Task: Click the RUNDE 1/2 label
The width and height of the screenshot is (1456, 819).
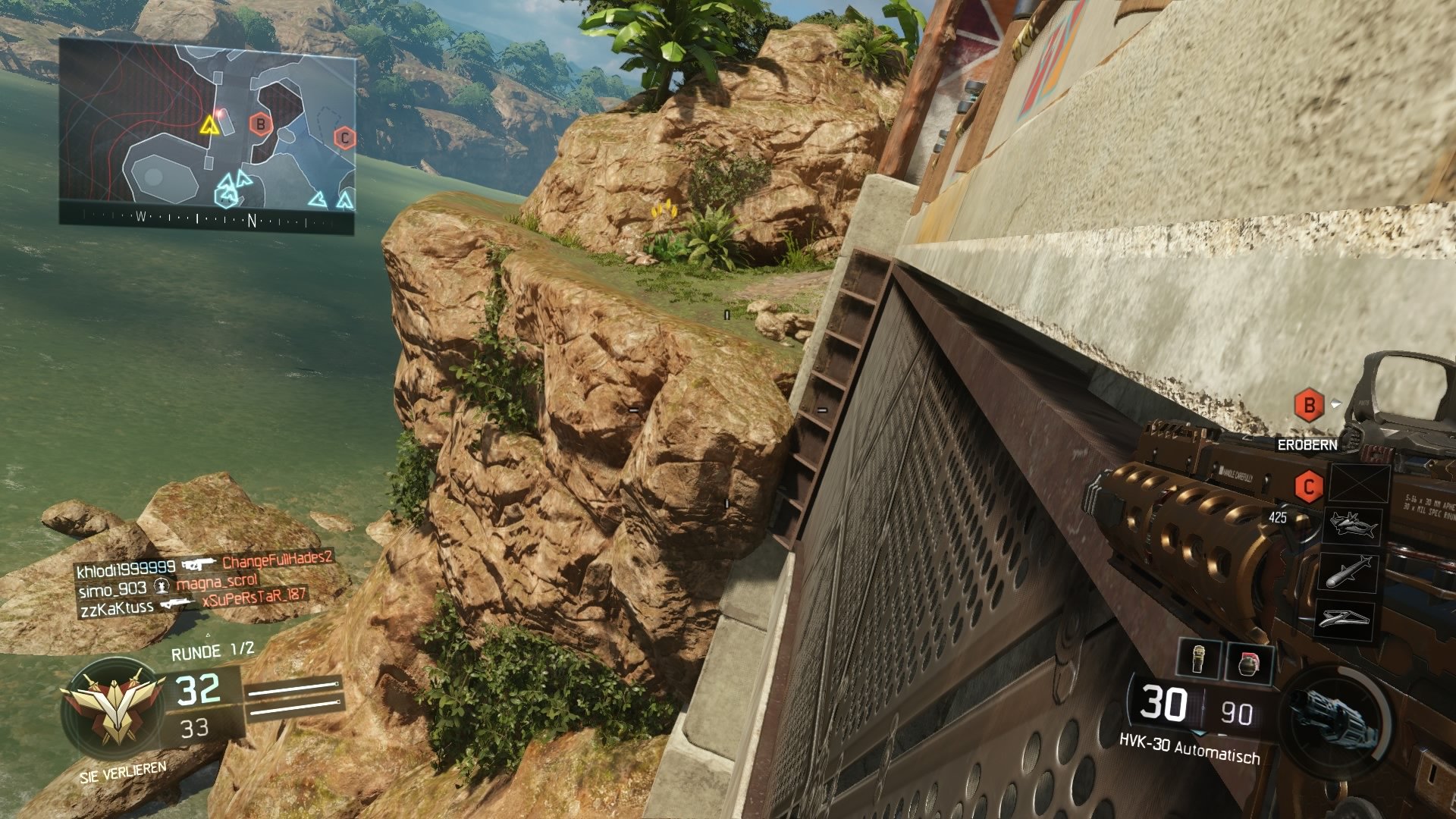Action: pyautogui.click(x=213, y=650)
